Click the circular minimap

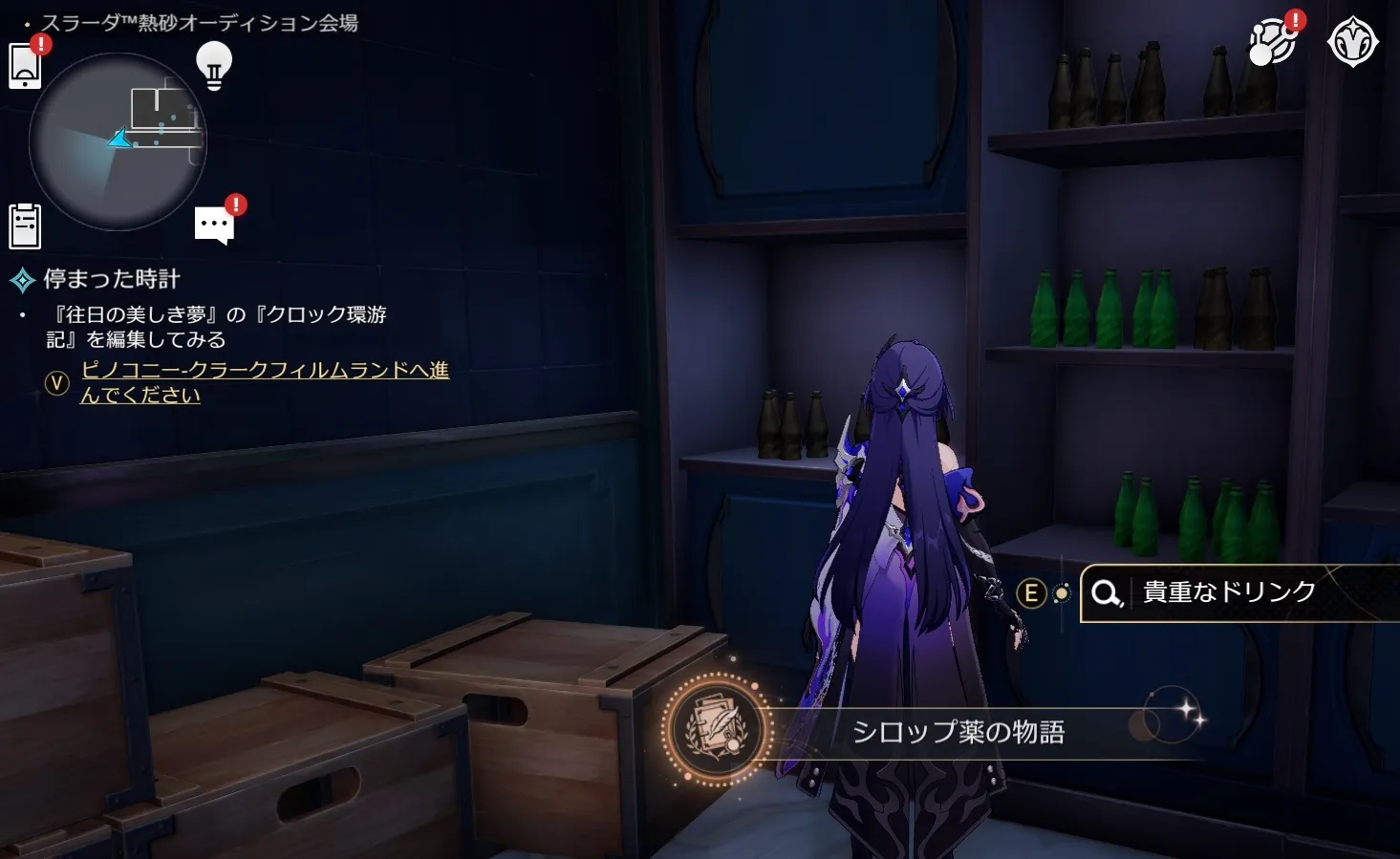(118, 141)
